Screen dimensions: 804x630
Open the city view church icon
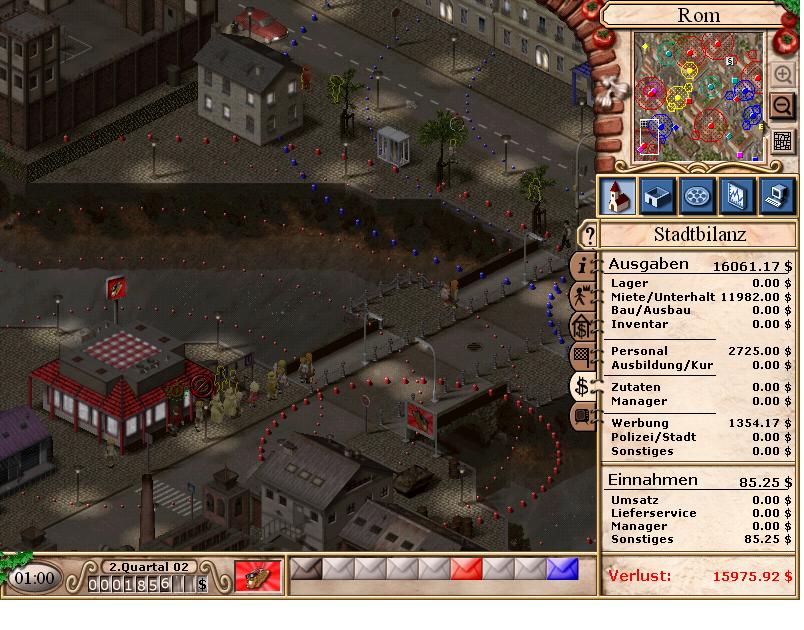click(617, 195)
